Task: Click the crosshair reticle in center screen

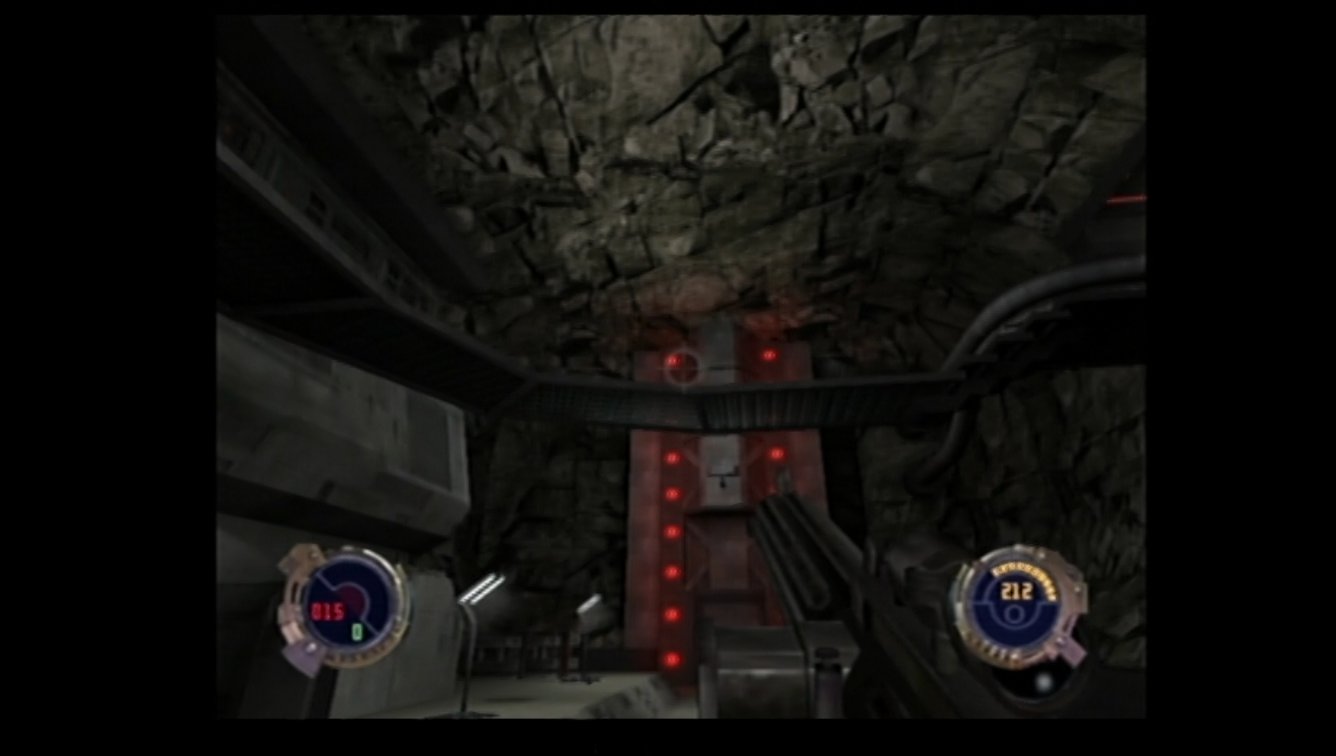Action: pos(683,368)
